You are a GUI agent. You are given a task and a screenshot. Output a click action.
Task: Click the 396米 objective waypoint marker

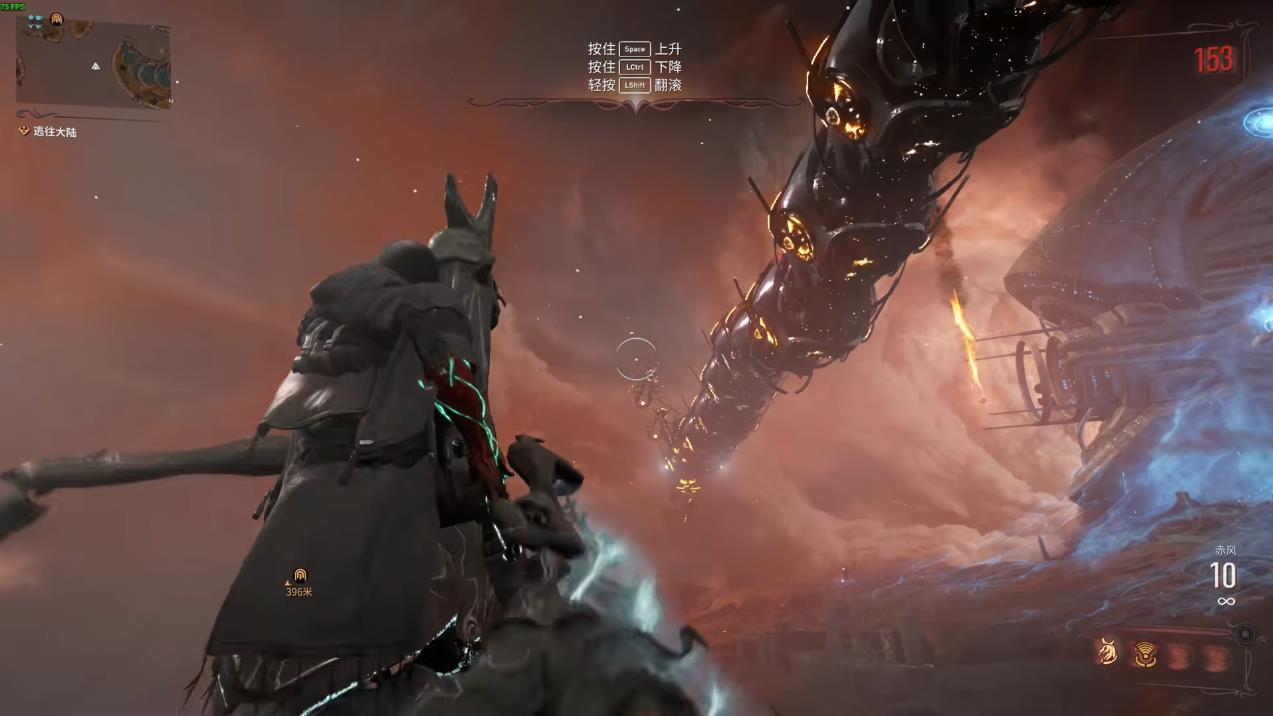coord(299,577)
